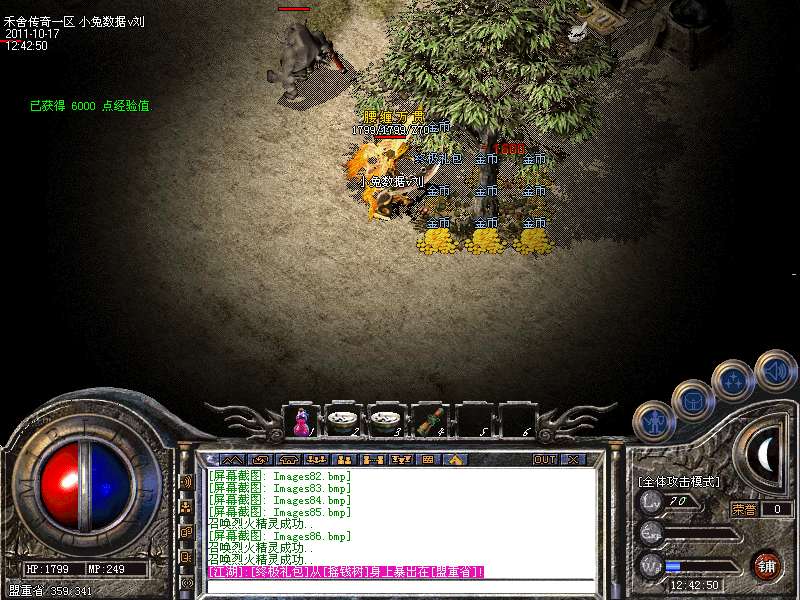Use the green scroll in belt slot 4
Screen dimensions: 800x600
(x=429, y=421)
